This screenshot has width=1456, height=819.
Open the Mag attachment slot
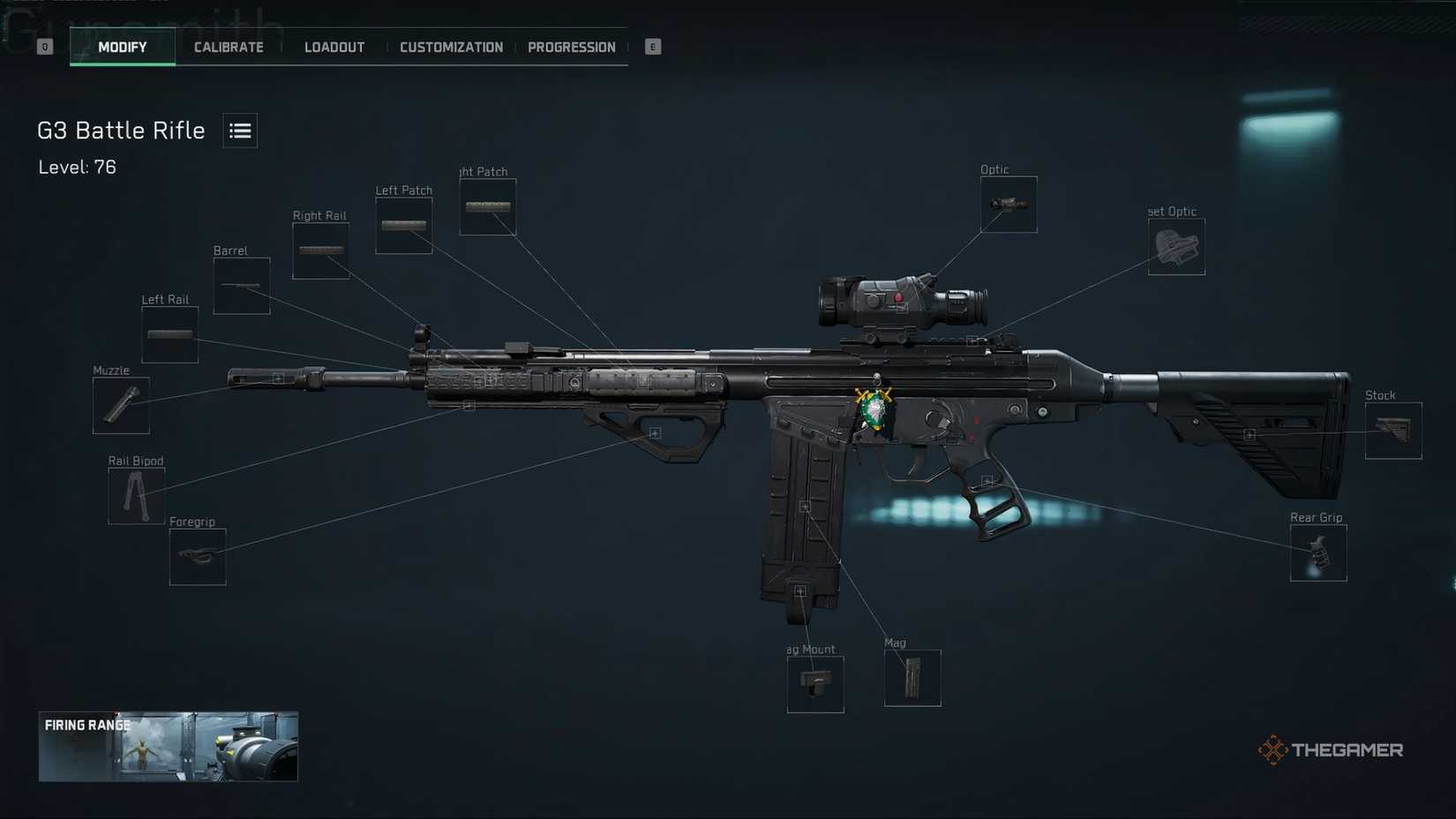tap(912, 678)
